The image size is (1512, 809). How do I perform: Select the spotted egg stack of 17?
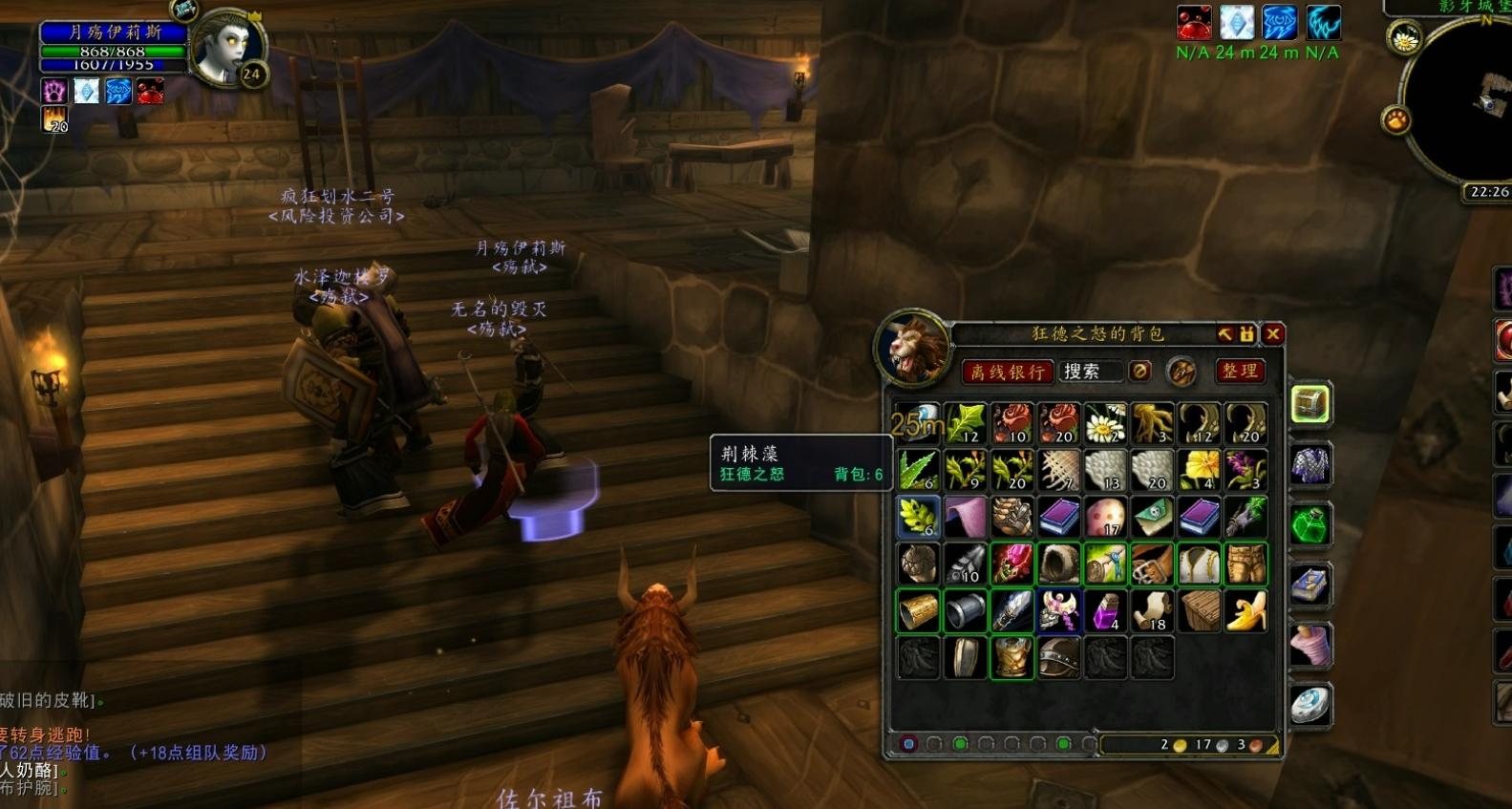(1105, 517)
